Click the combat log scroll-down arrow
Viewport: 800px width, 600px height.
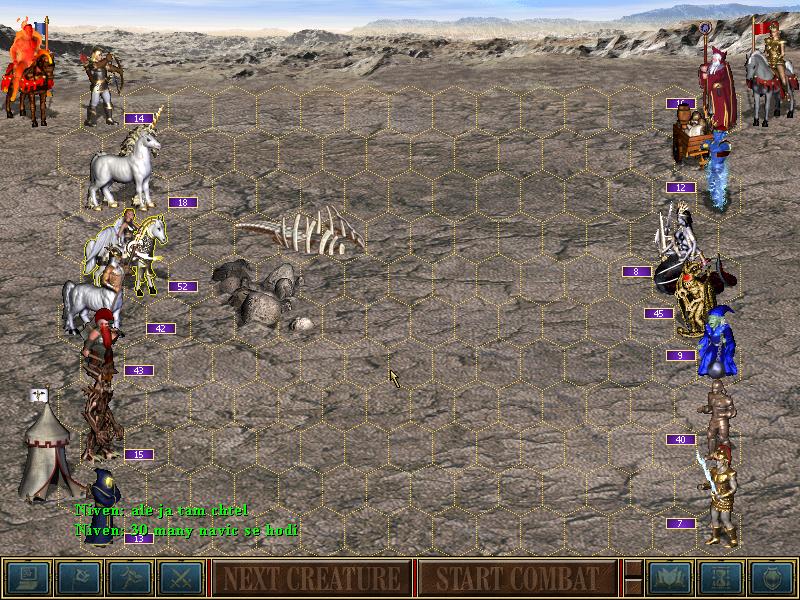click(x=632, y=588)
